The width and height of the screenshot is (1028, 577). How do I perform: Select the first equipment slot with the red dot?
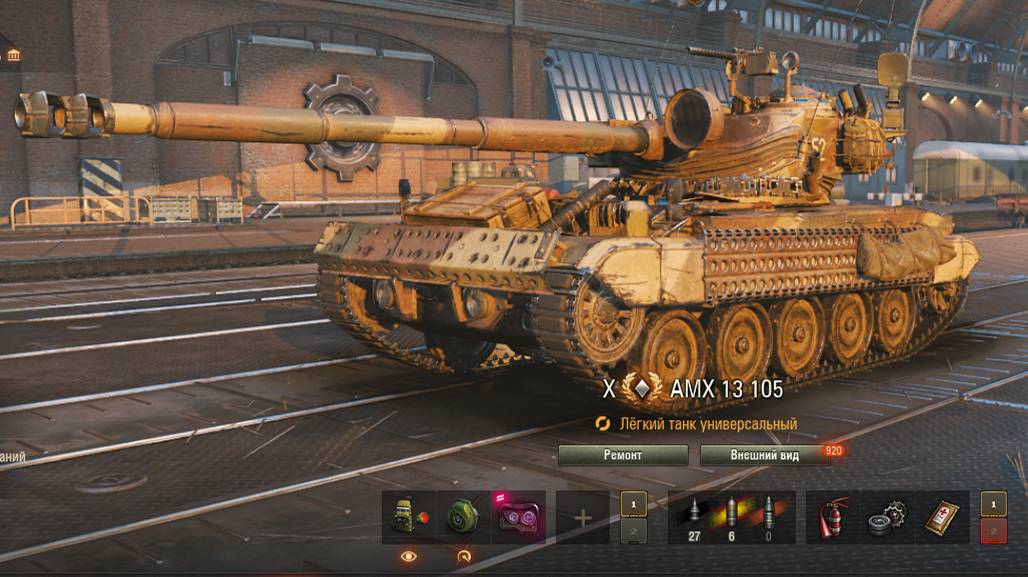pyautogui.click(x=409, y=517)
